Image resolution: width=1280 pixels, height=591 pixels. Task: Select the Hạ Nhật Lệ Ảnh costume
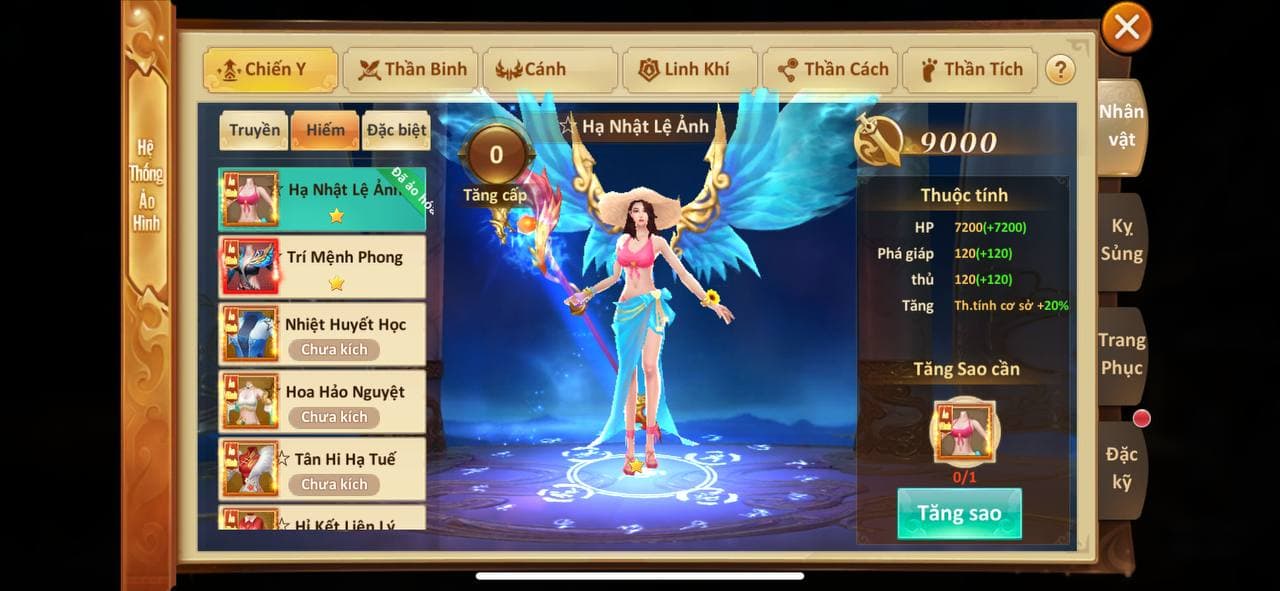tap(322, 199)
